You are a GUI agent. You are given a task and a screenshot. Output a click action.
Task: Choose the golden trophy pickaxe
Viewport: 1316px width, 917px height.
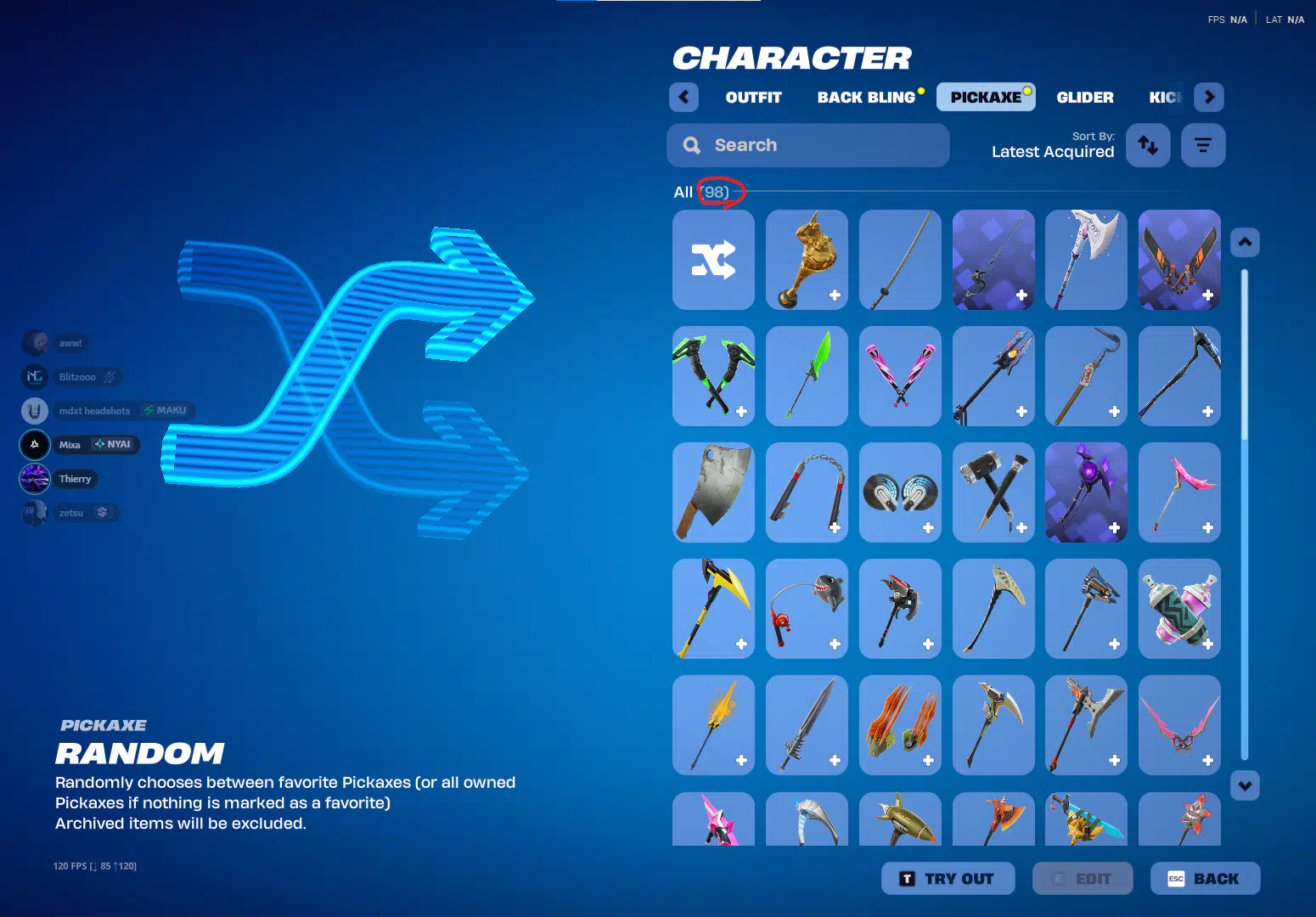coord(807,260)
